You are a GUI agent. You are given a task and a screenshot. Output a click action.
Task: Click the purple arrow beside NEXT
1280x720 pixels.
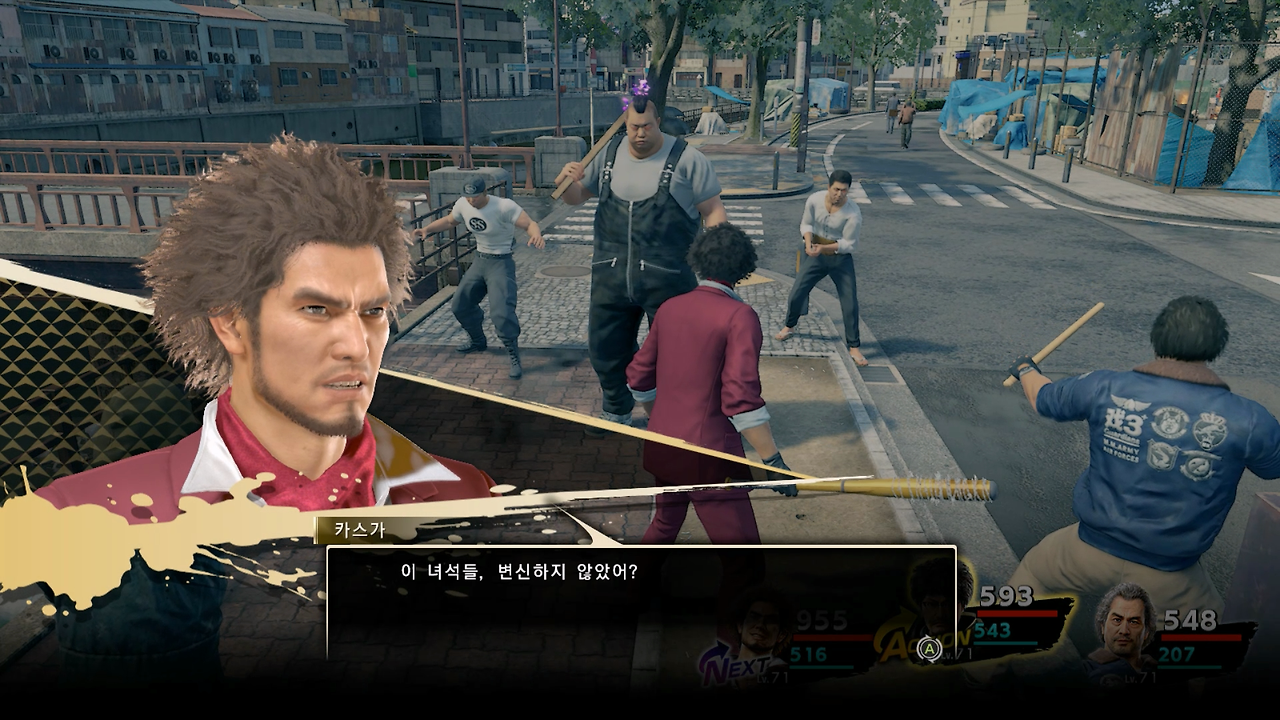(712, 650)
